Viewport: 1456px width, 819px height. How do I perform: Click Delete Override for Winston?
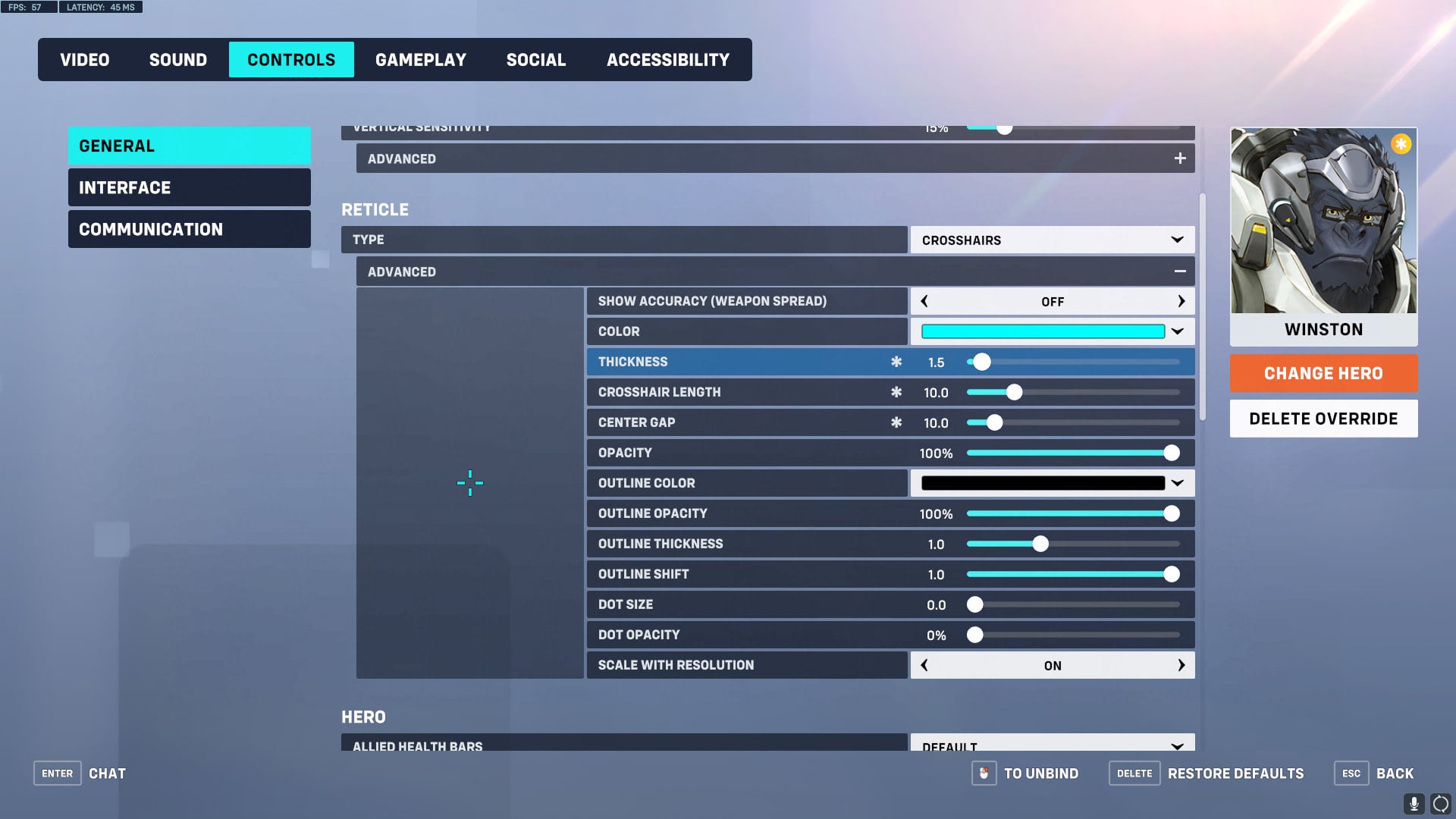click(1323, 418)
